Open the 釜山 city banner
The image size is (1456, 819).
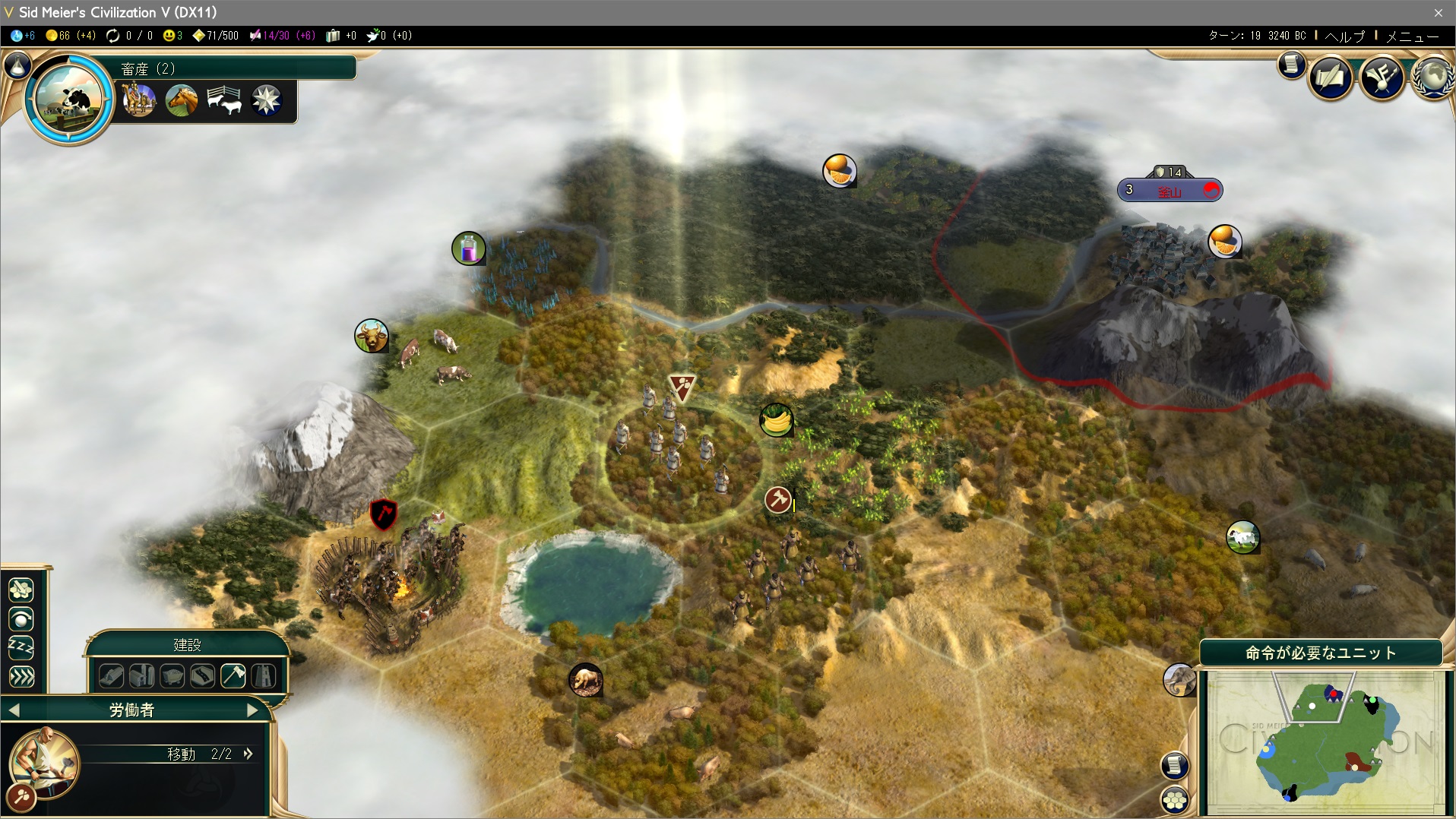[x=1170, y=191]
